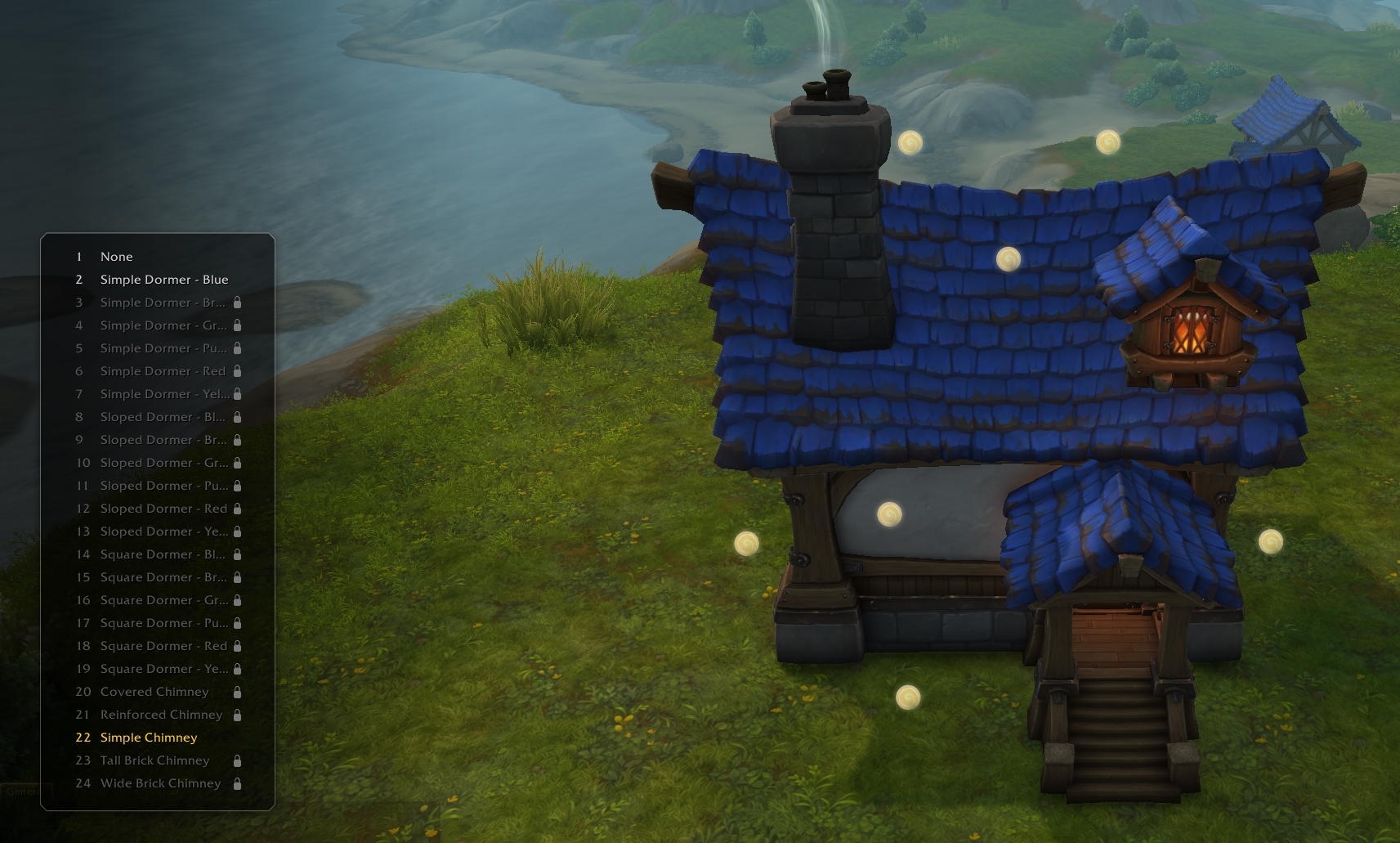Image resolution: width=1400 pixels, height=843 pixels.
Task: Select the None option
Action: point(116,257)
